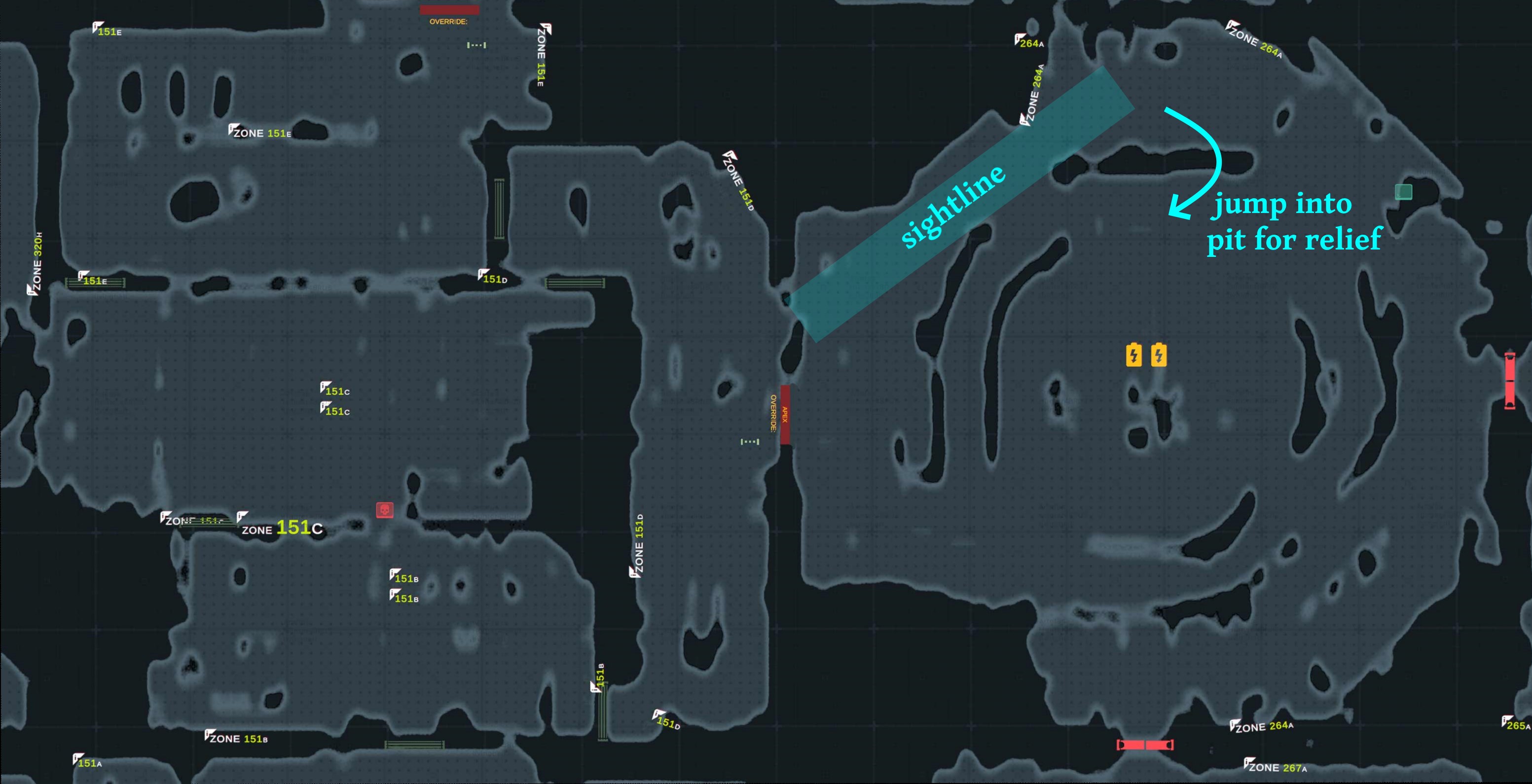Image resolution: width=1532 pixels, height=784 pixels.
Task: Select the 151A flag marker bottom left
Action: tap(77, 758)
